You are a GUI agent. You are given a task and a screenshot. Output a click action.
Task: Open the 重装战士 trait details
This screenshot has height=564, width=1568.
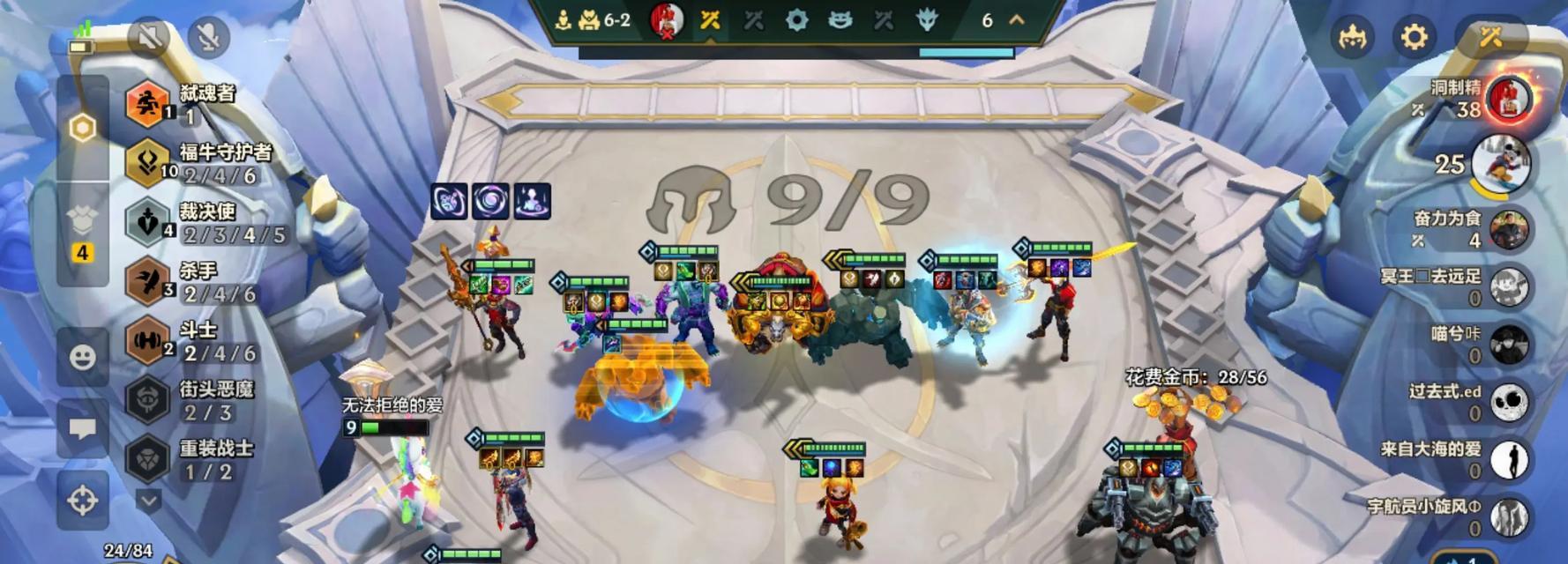[x=146, y=458]
